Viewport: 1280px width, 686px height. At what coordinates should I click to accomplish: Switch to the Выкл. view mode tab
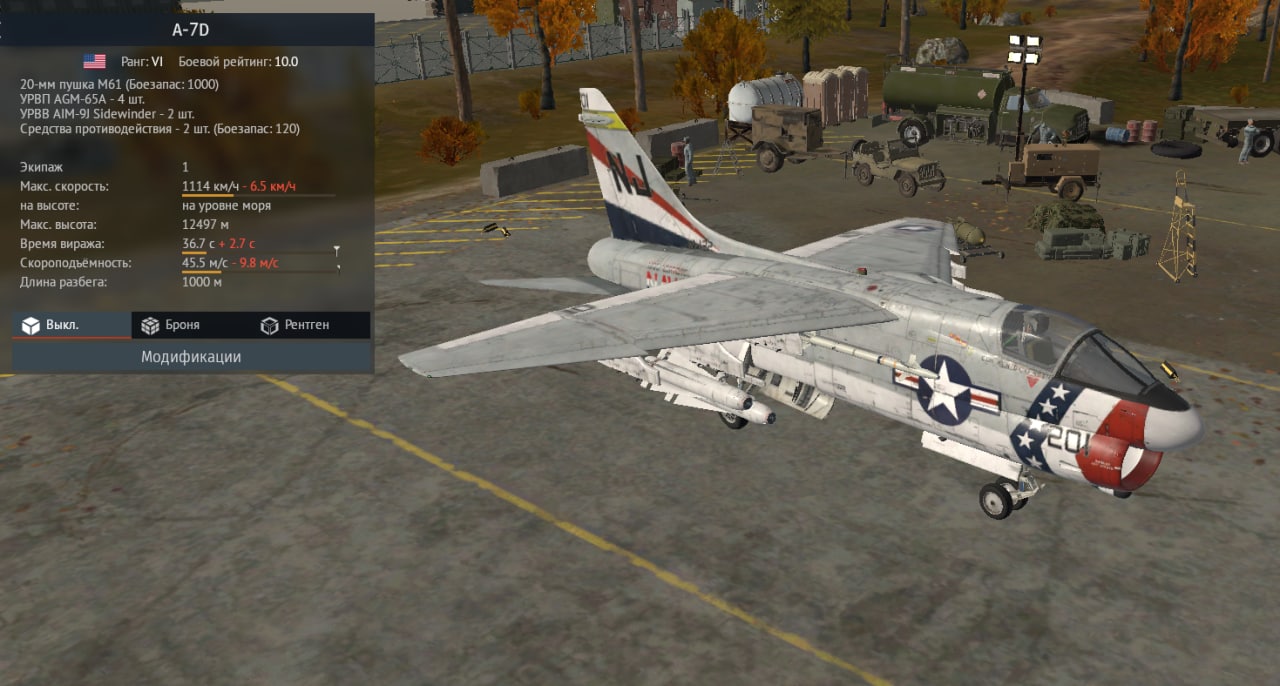pos(70,325)
